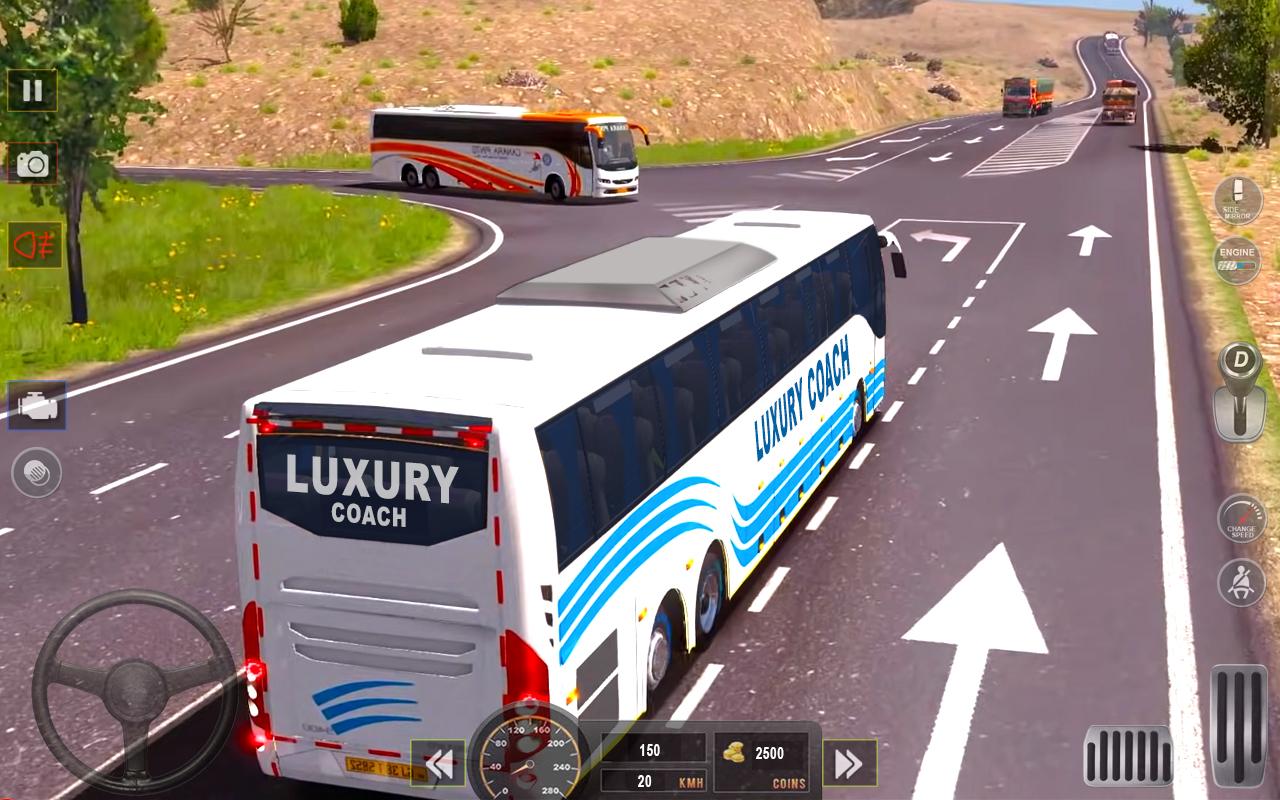
Task: Select the engine start icon on left panel
Action: [38, 406]
